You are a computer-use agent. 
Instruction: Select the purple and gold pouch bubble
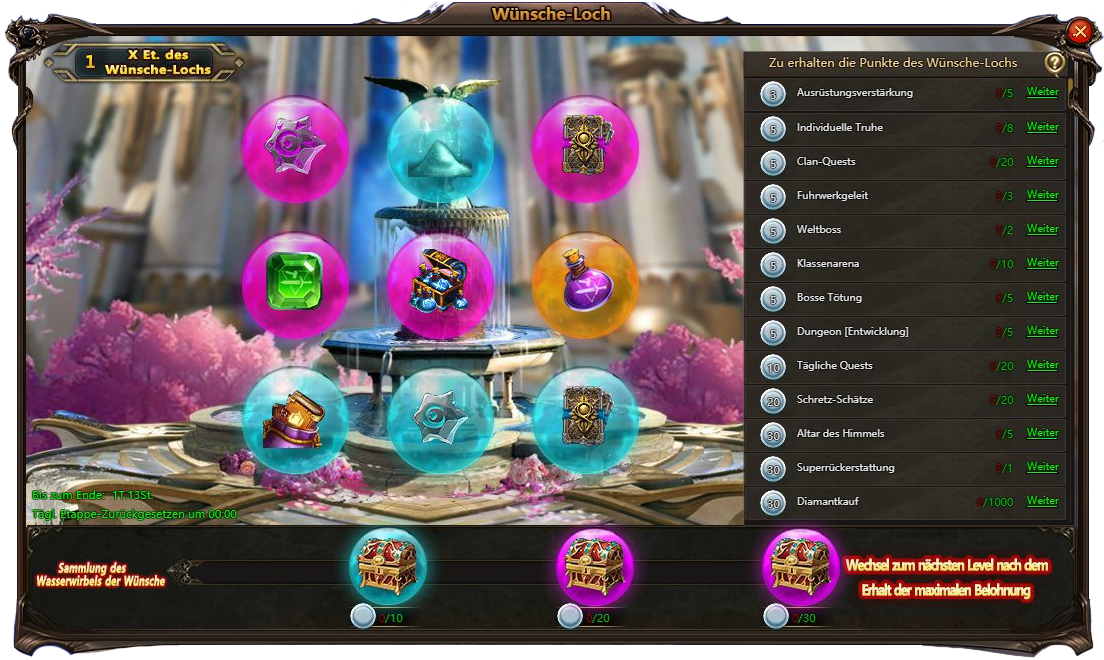[x=295, y=420]
